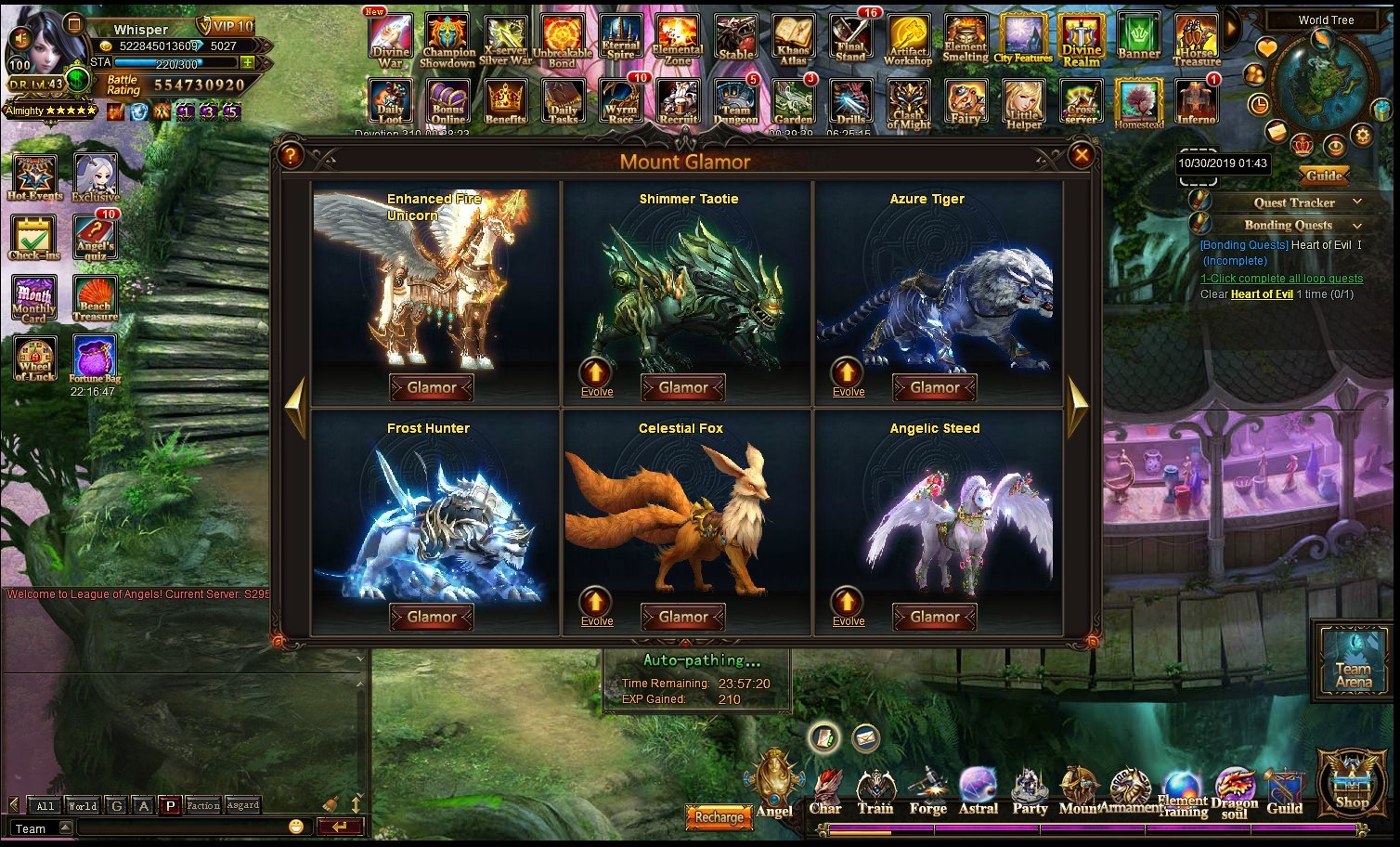1400x847 pixels.
Task: Open the Team Arena panel
Action: click(1353, 661)
